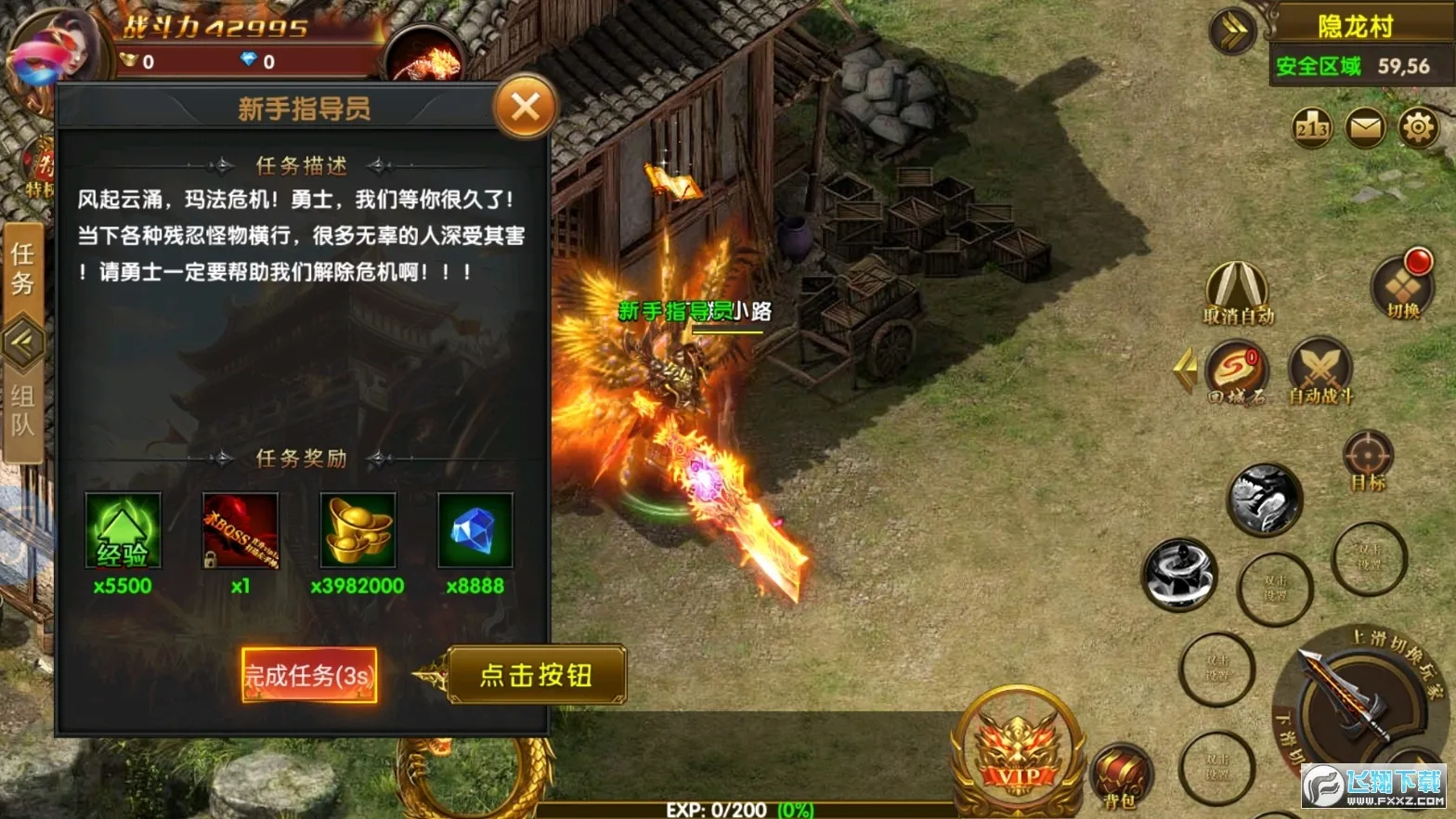The width and height of the screenshot is (1456, 819).
Task: Close the 新手指导员 quest dialog
Action: pos(525,108)
